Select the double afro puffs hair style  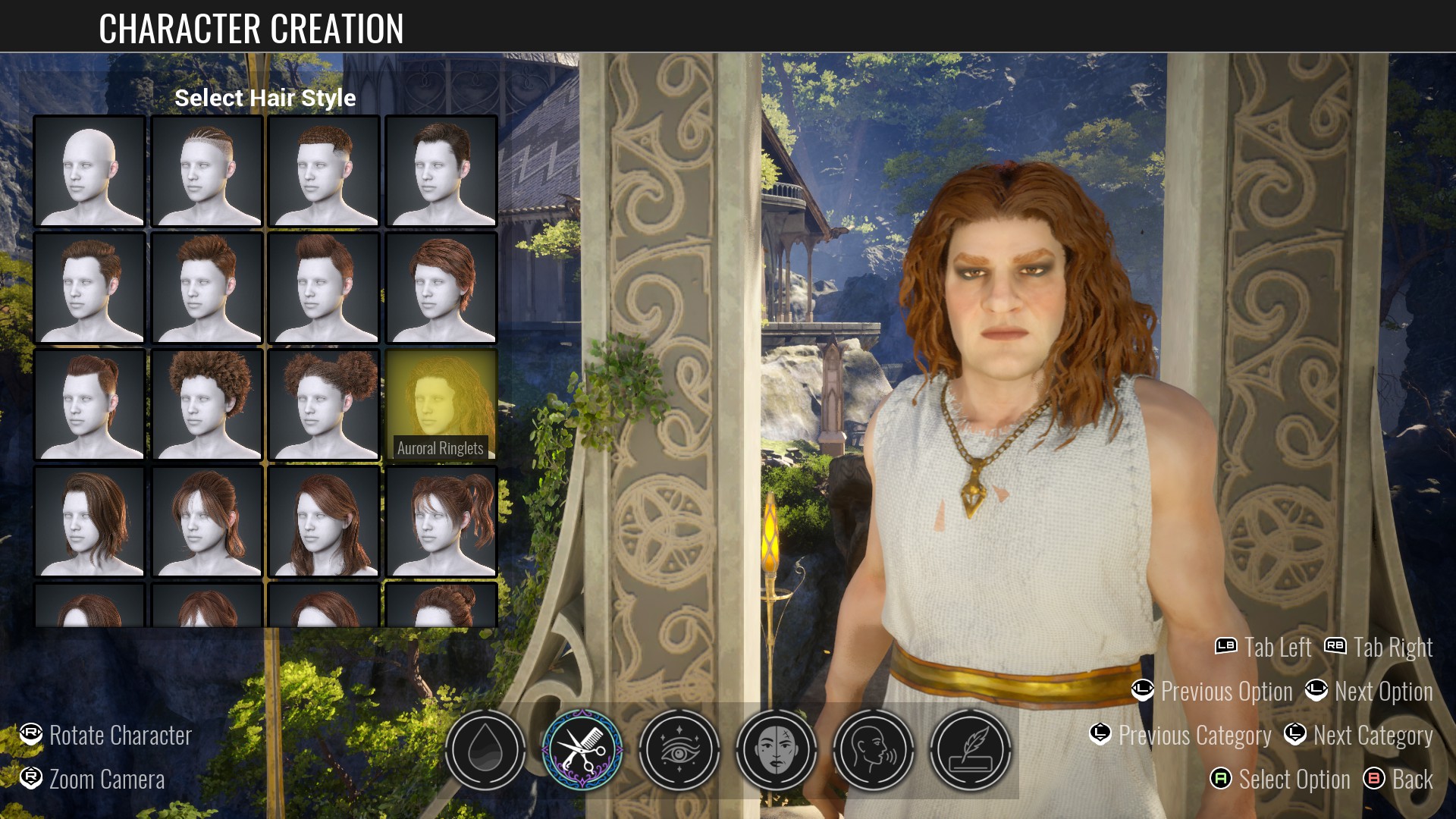(324, 405)
